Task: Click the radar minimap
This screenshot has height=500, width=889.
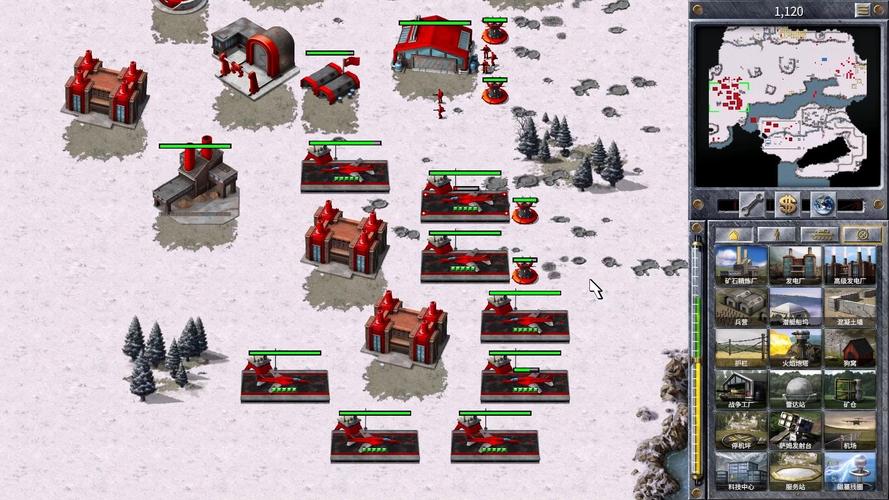Action: coord(789,104)
